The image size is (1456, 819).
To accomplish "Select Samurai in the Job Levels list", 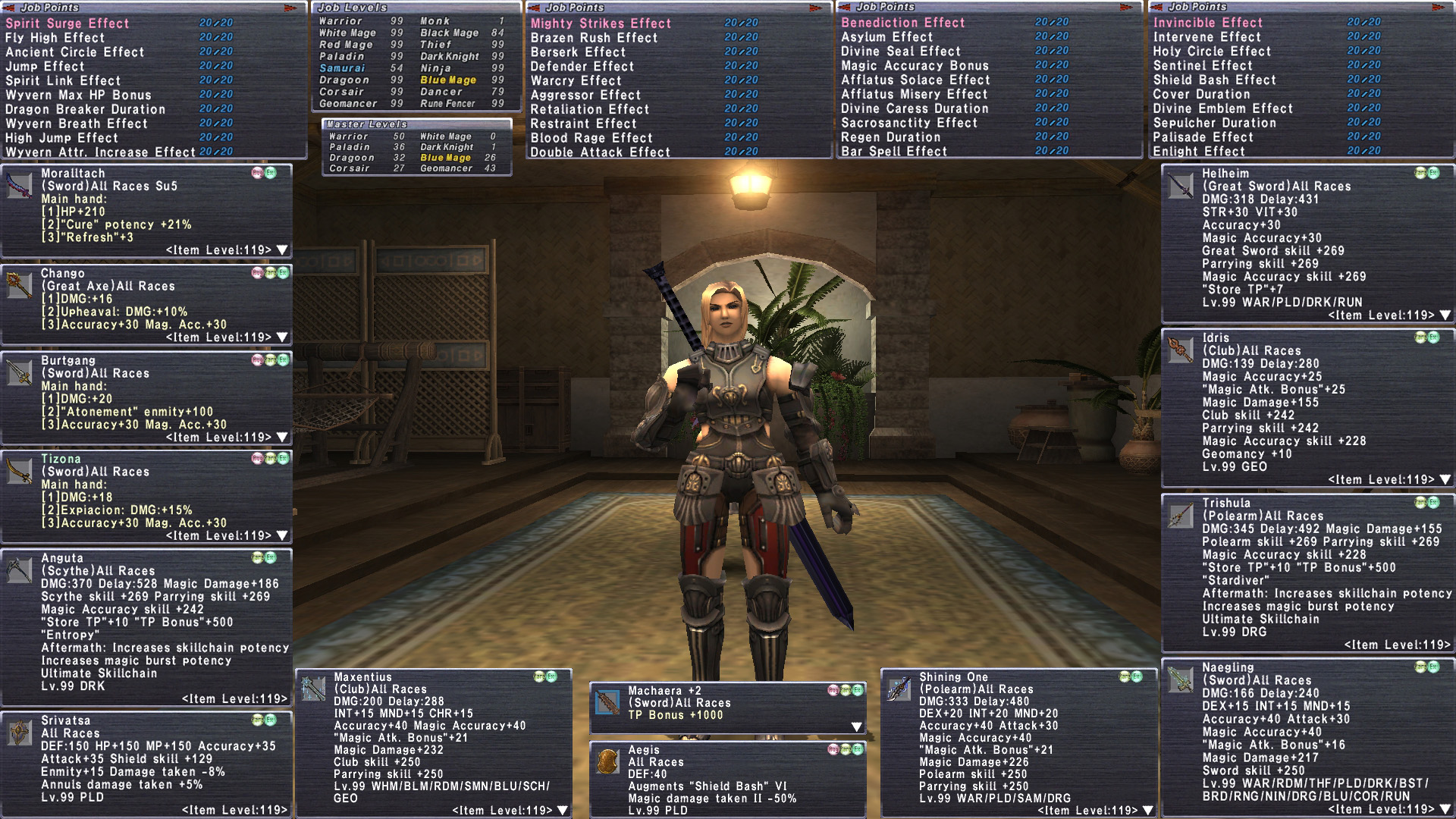I will (342, 68).
